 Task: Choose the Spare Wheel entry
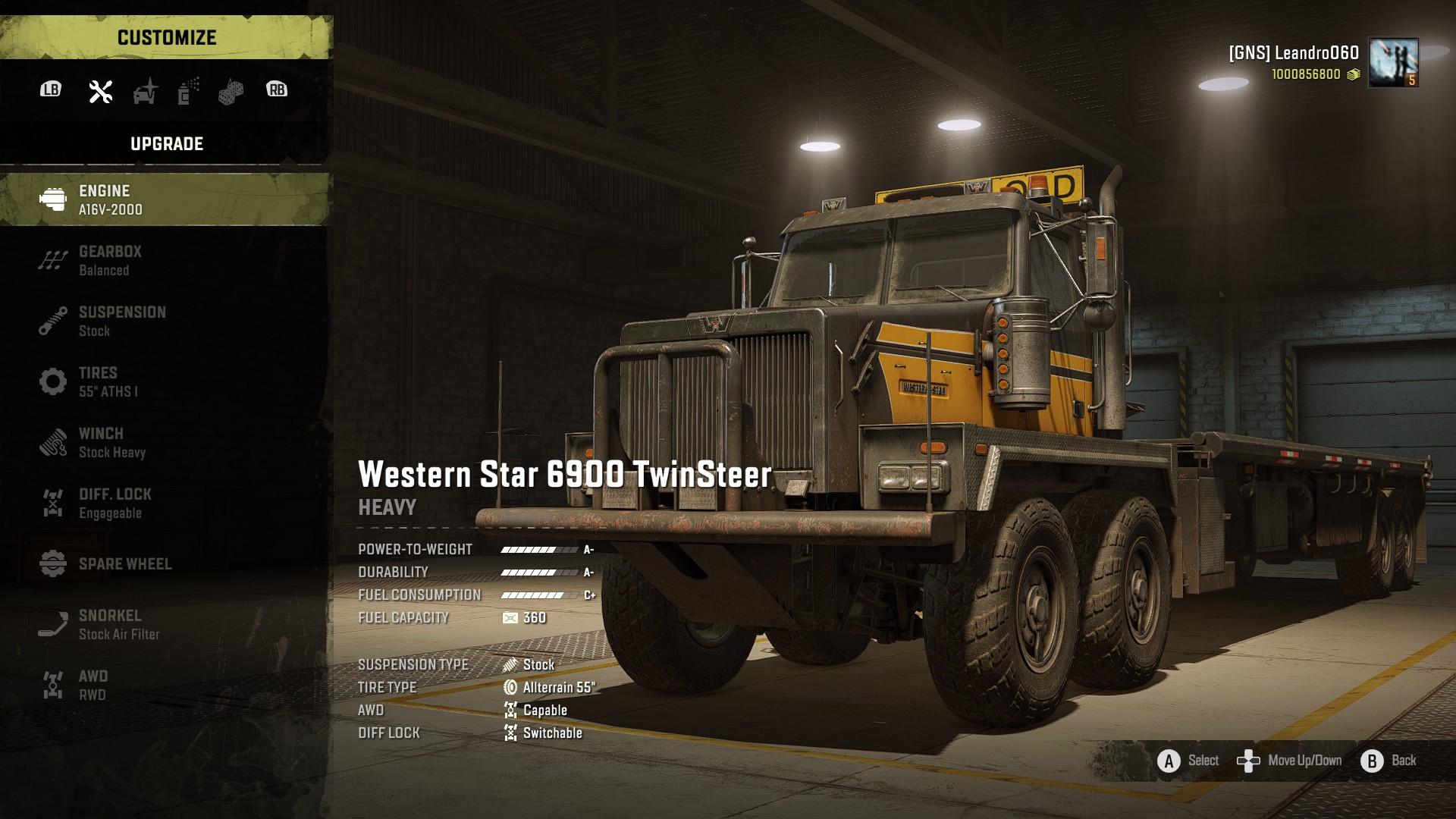click(x=165, y=563)
